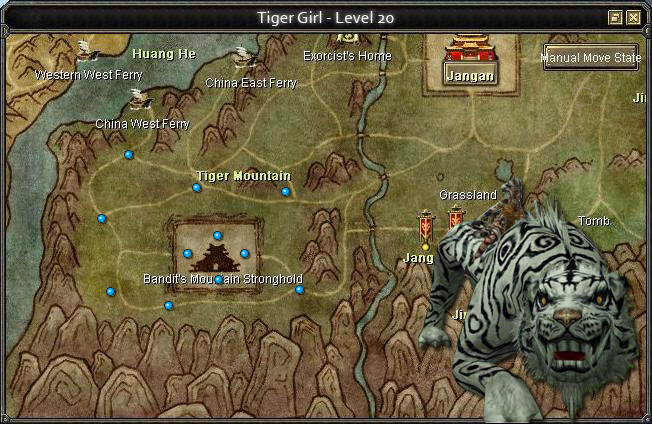Viewport: 652px width, 424px height.
Task: Toggle the Manual Move State button
Action: tap(591, 58)
